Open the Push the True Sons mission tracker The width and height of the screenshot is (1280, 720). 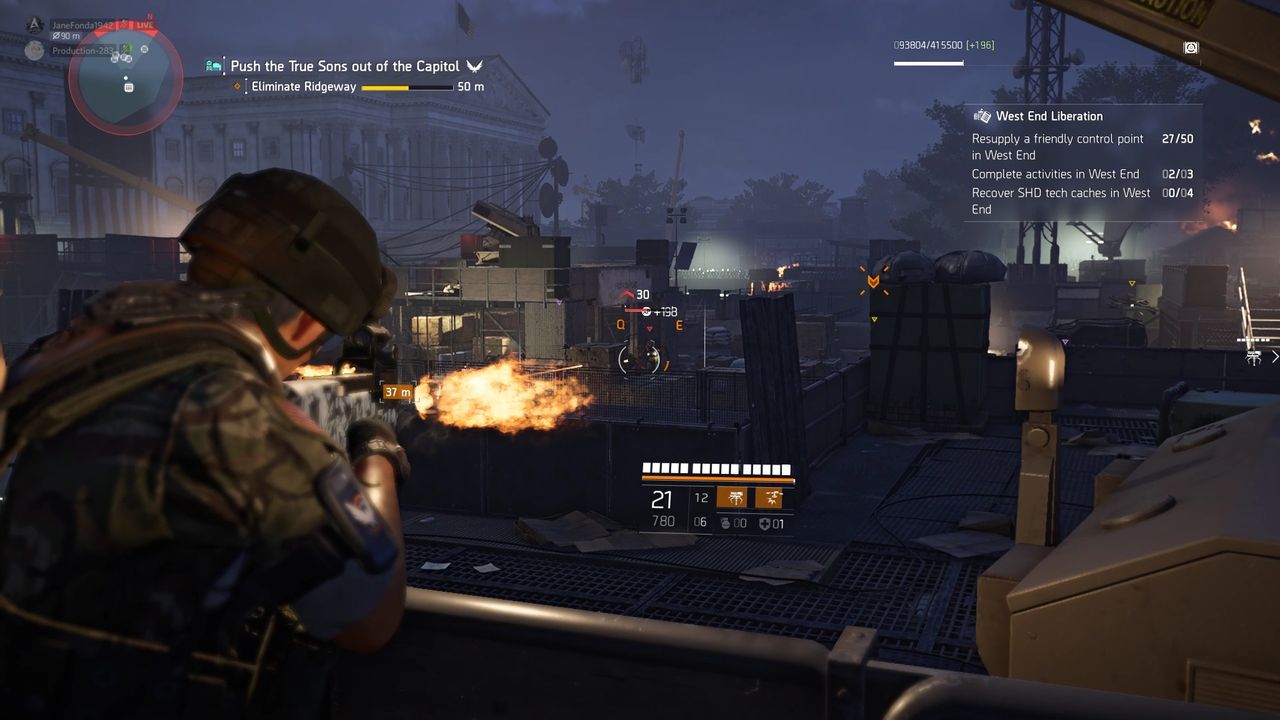[345, 66]
